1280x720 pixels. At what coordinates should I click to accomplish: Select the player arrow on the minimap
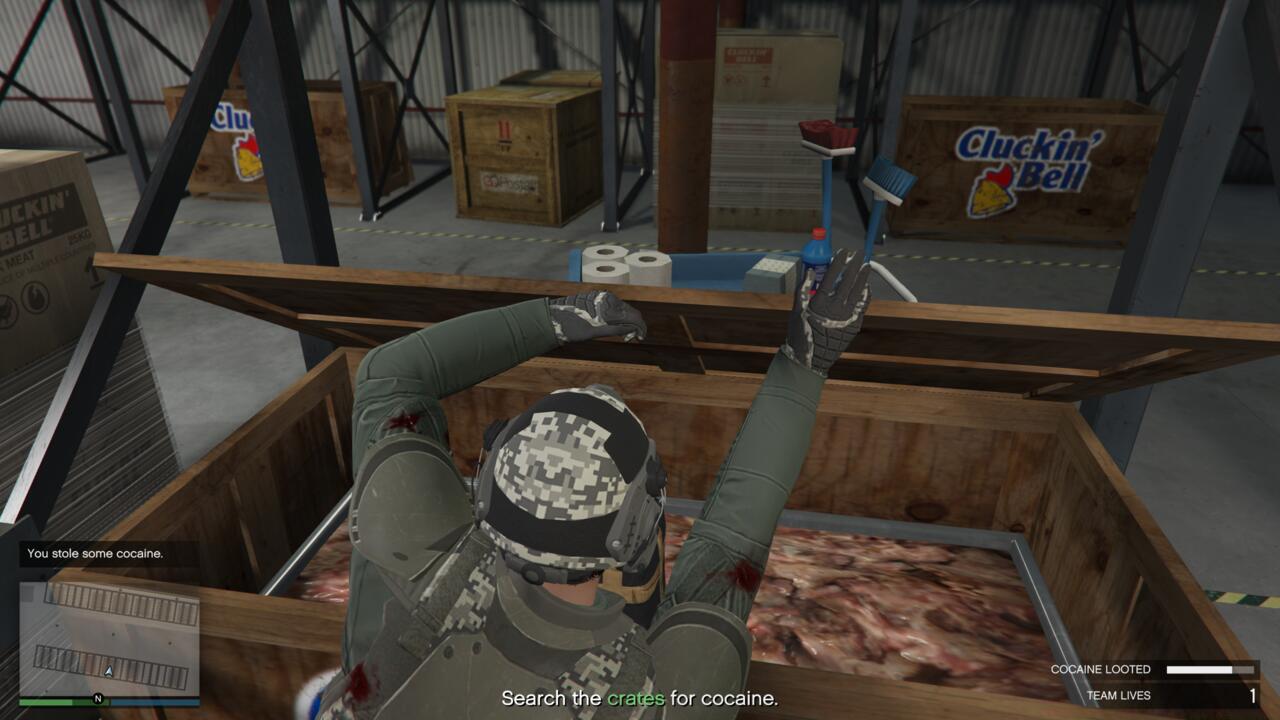coord(107,670)
